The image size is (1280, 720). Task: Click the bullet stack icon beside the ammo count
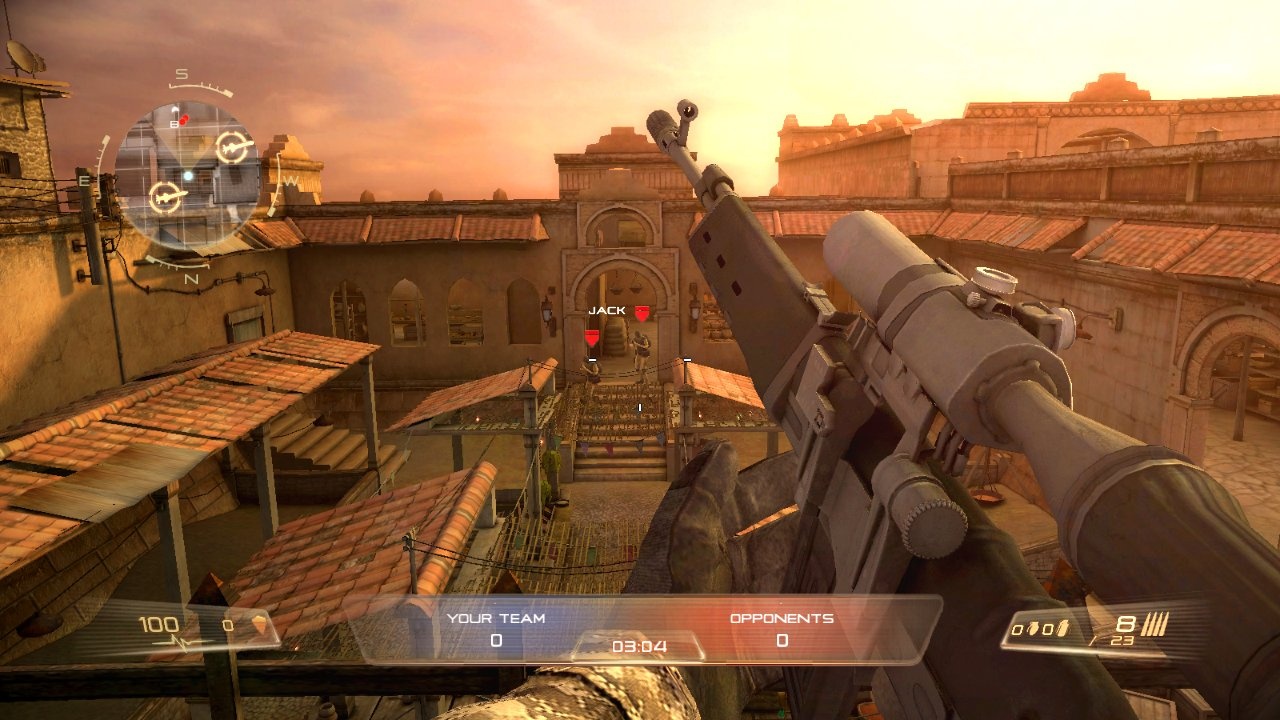(1155, 622)
